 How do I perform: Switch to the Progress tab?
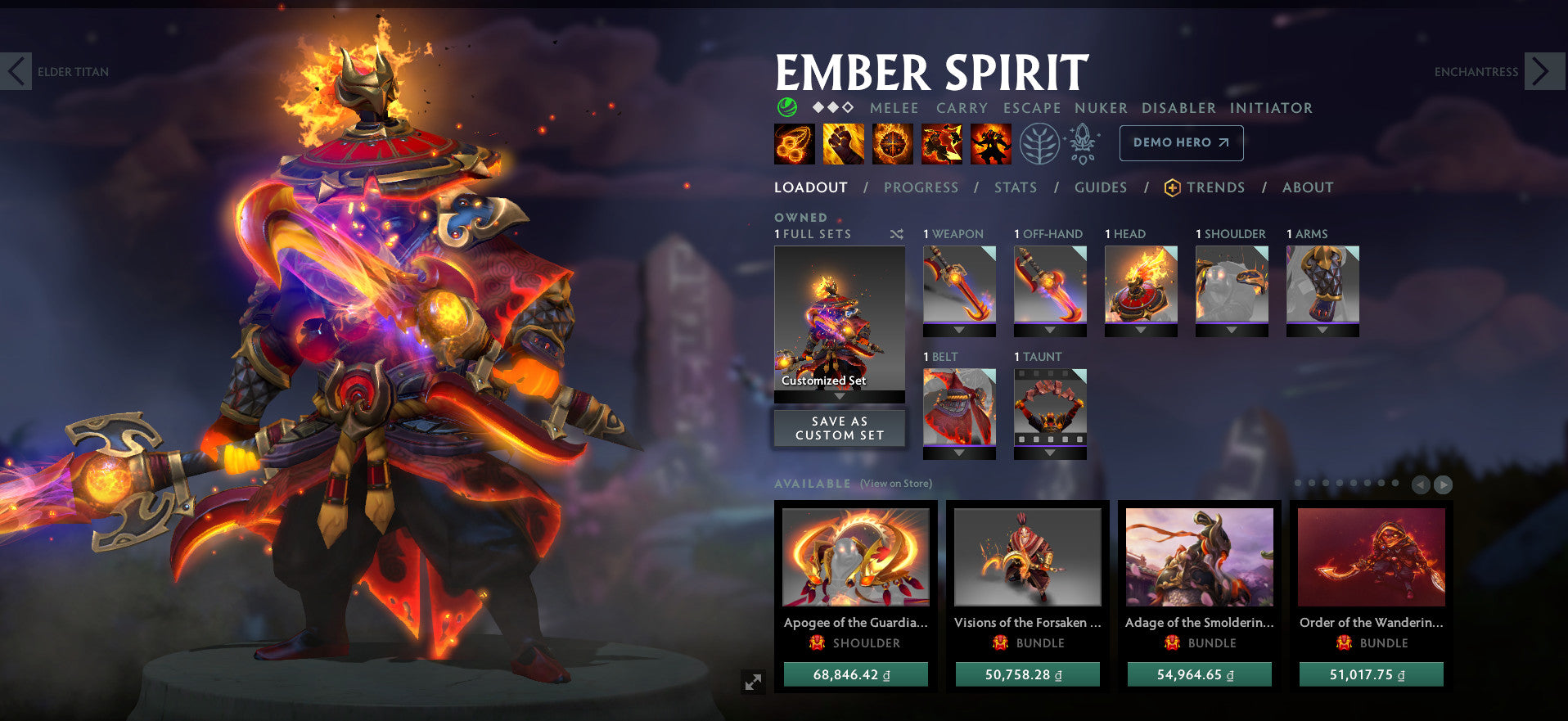(921, 187)
